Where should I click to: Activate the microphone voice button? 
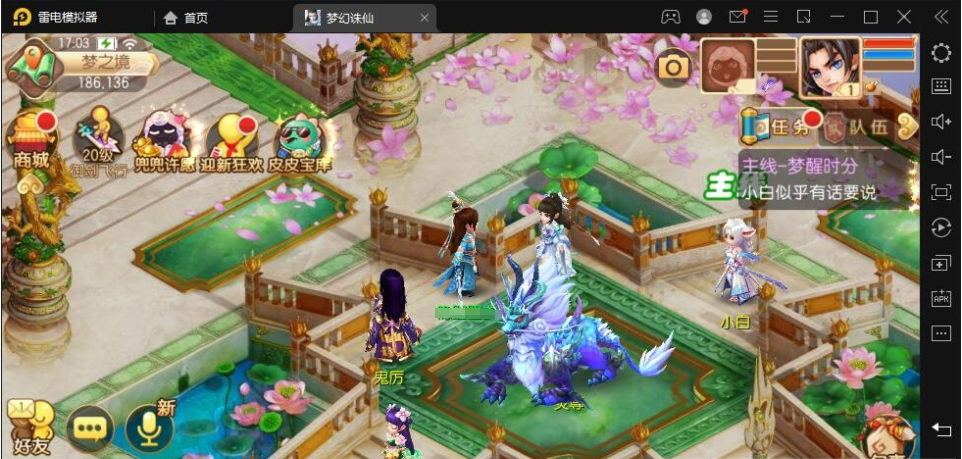click(149, 428)
